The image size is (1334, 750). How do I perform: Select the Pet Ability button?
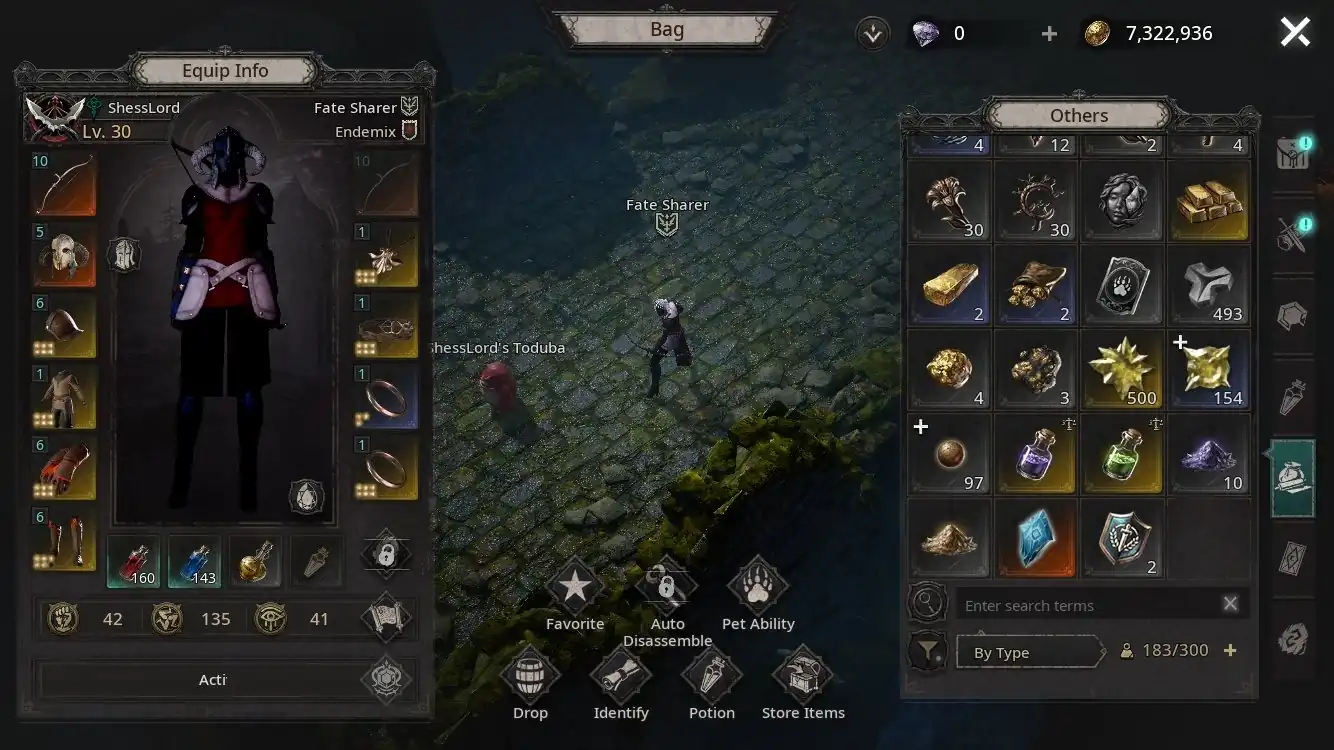(758, 589)
